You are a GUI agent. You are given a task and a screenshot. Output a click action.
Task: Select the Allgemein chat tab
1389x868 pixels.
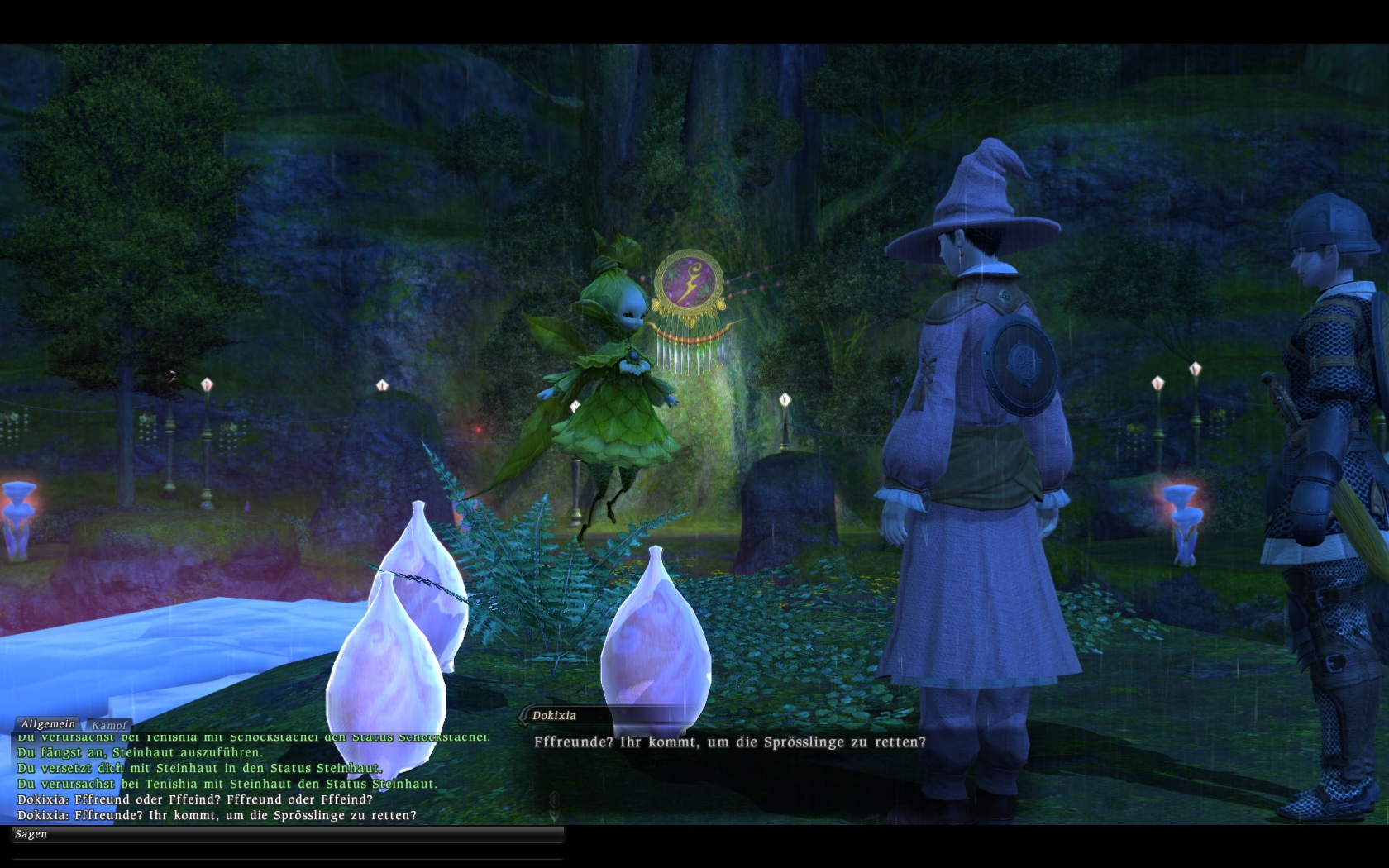click(x=48, y=724)
